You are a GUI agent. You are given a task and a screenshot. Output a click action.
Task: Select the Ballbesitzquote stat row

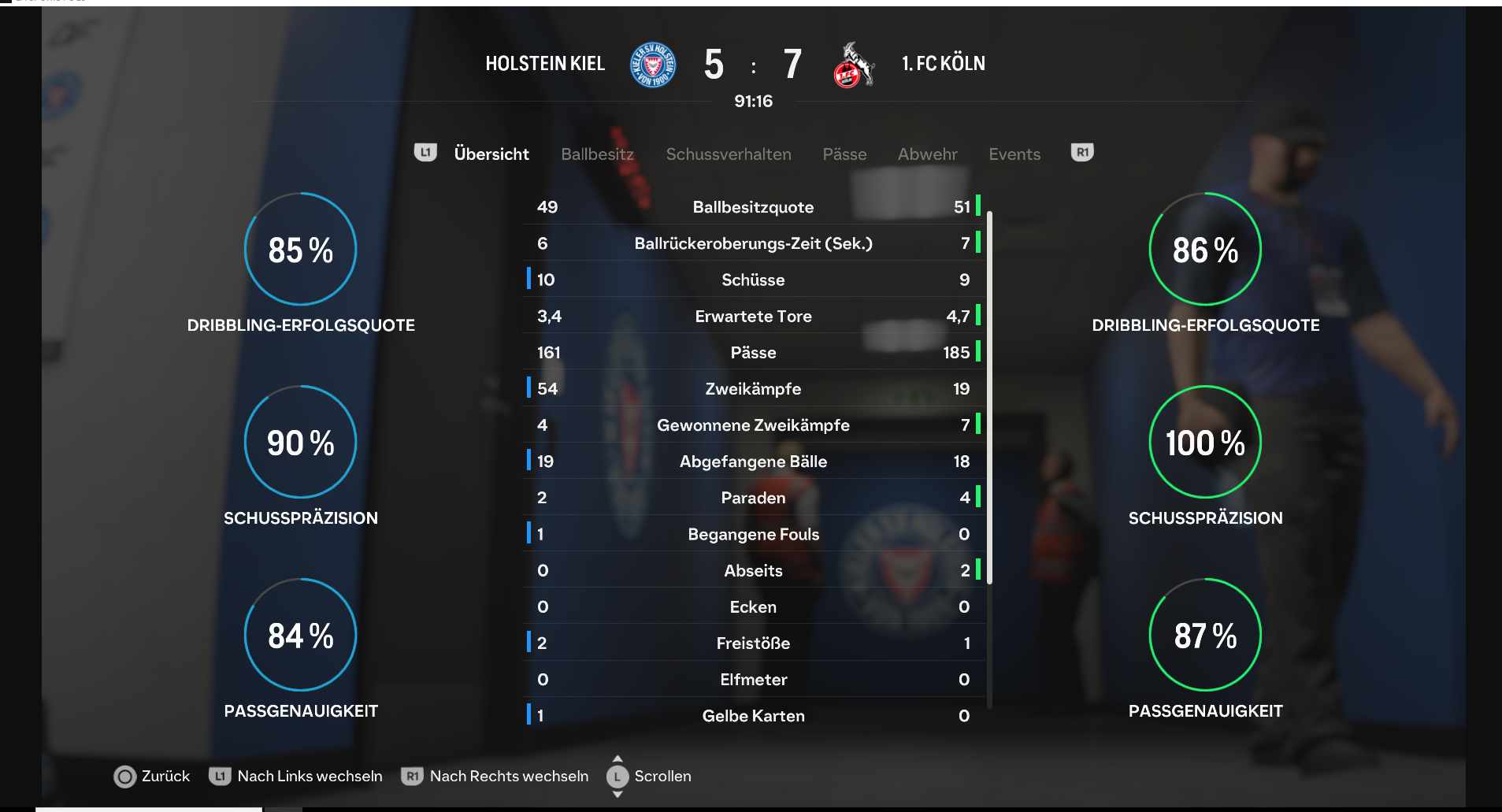(753, 207)
